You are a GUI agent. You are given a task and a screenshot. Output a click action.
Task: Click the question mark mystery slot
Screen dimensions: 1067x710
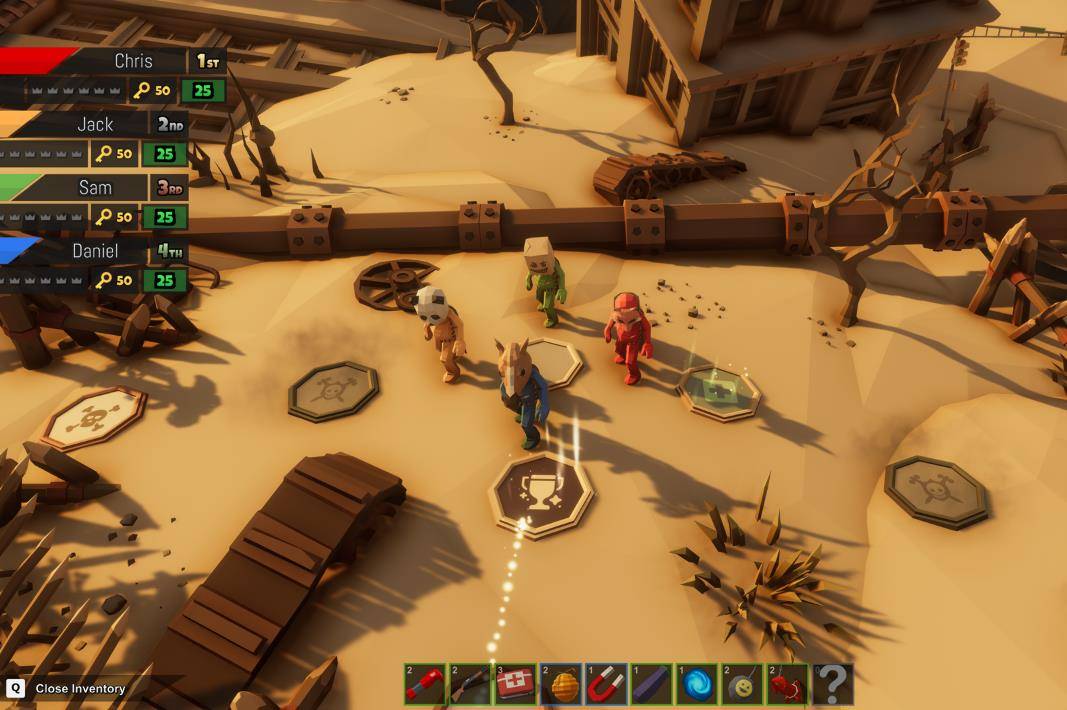(832, 684)
